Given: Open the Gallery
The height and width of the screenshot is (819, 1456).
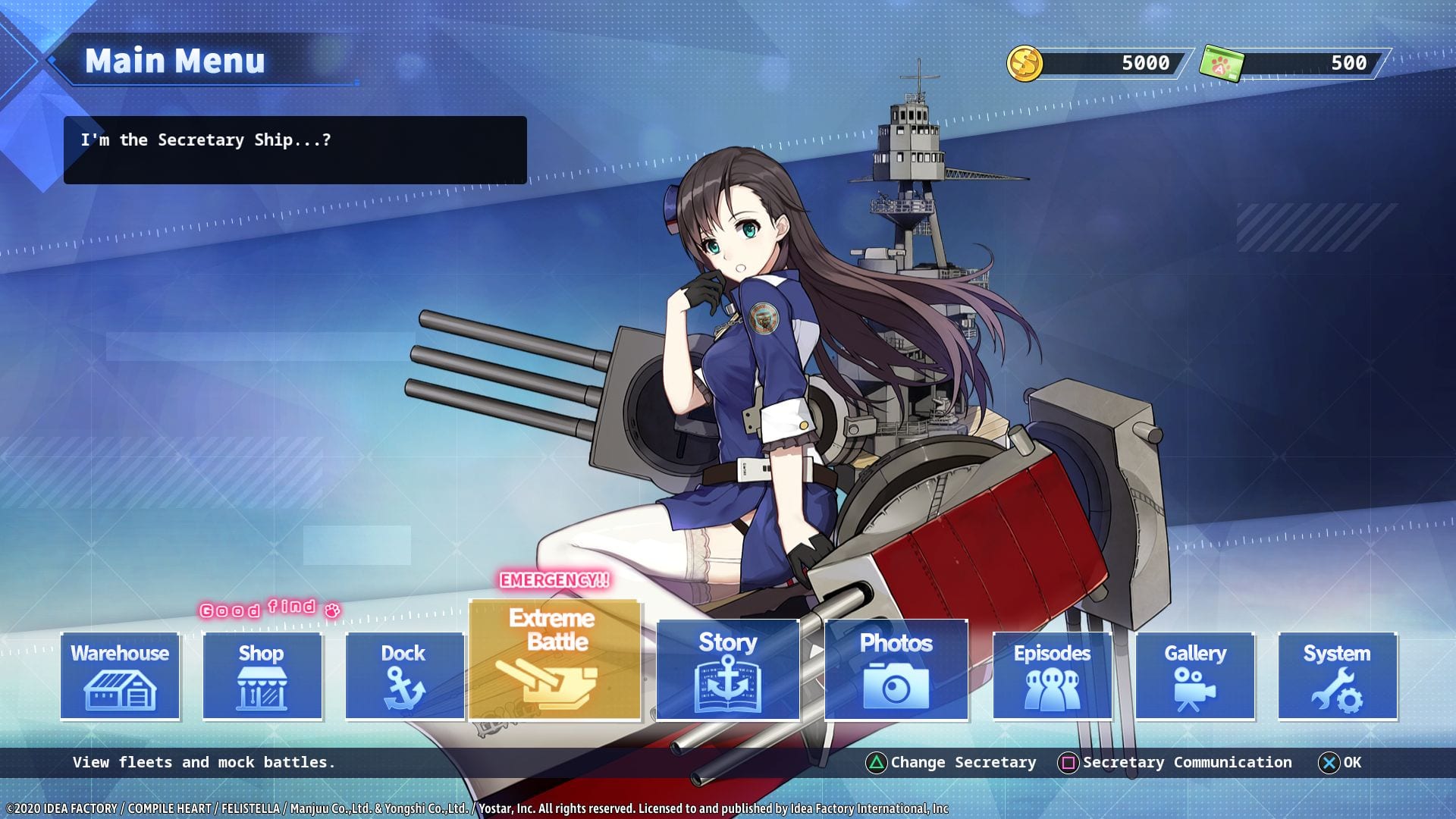Looking at the screenshot, I should pos(1194,676).
